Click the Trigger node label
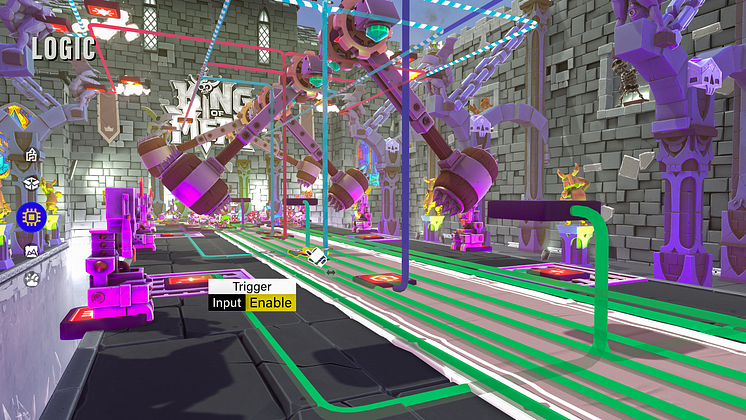This screenshot has width=746, height=420. [251, 286]
